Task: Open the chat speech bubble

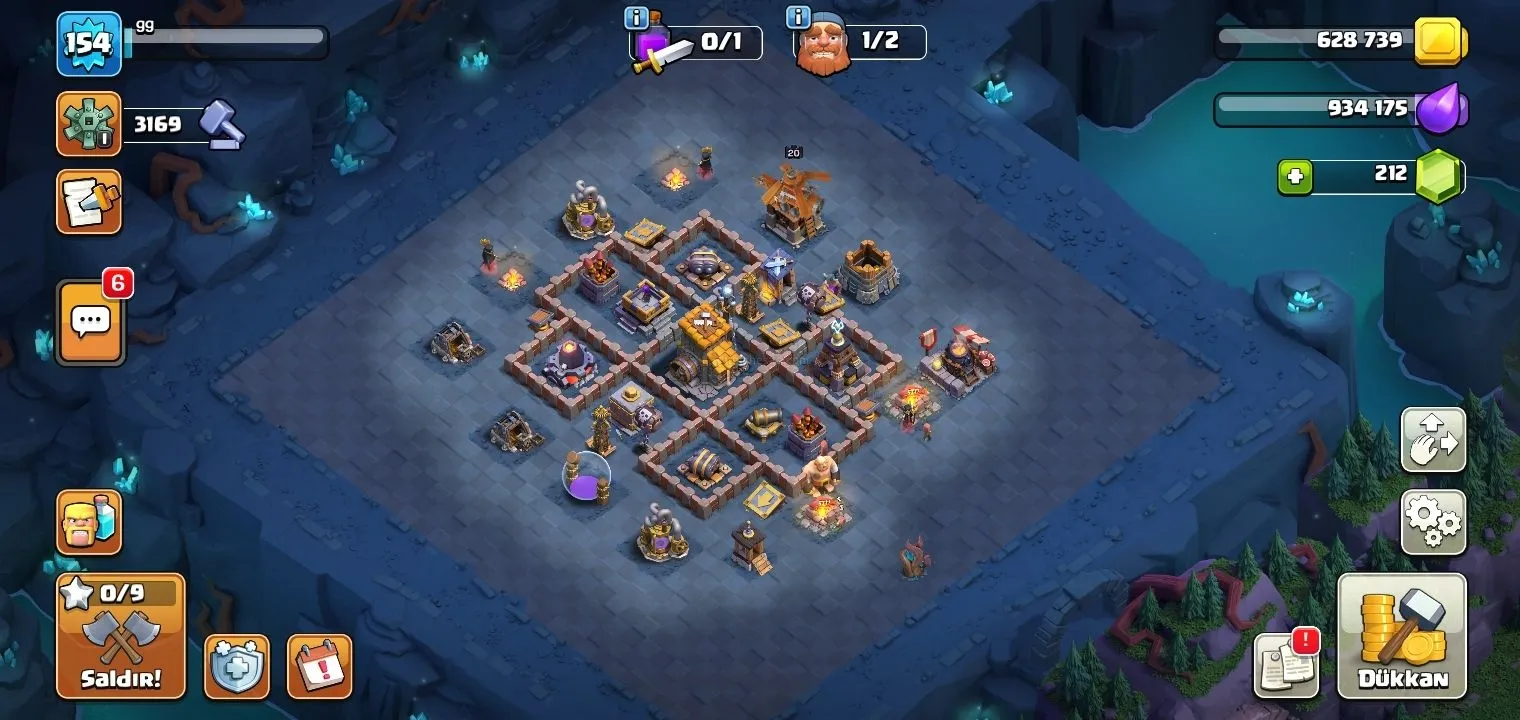Action: point(92,322)
